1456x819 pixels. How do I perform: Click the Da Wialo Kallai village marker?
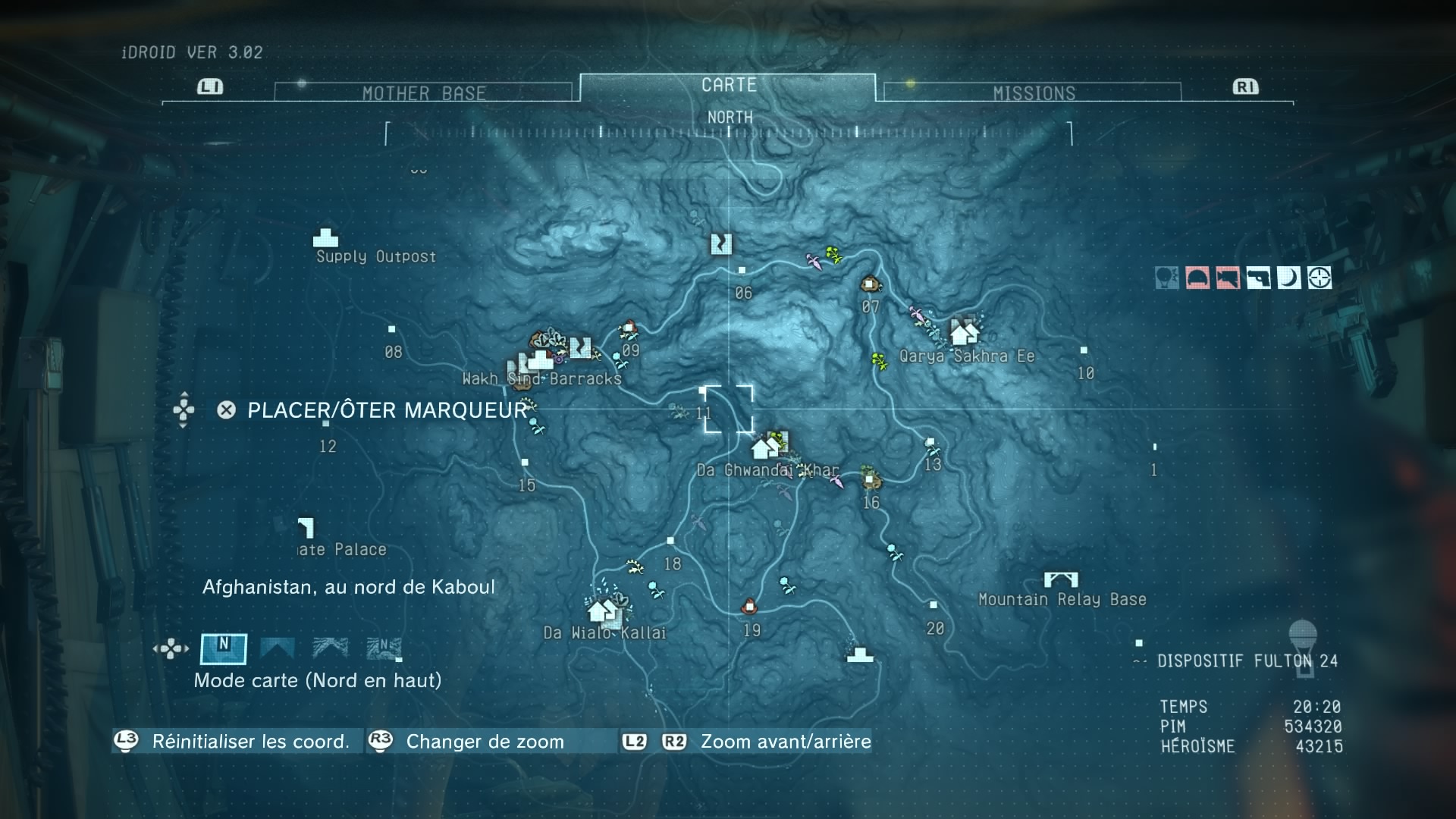coord(602,610)
